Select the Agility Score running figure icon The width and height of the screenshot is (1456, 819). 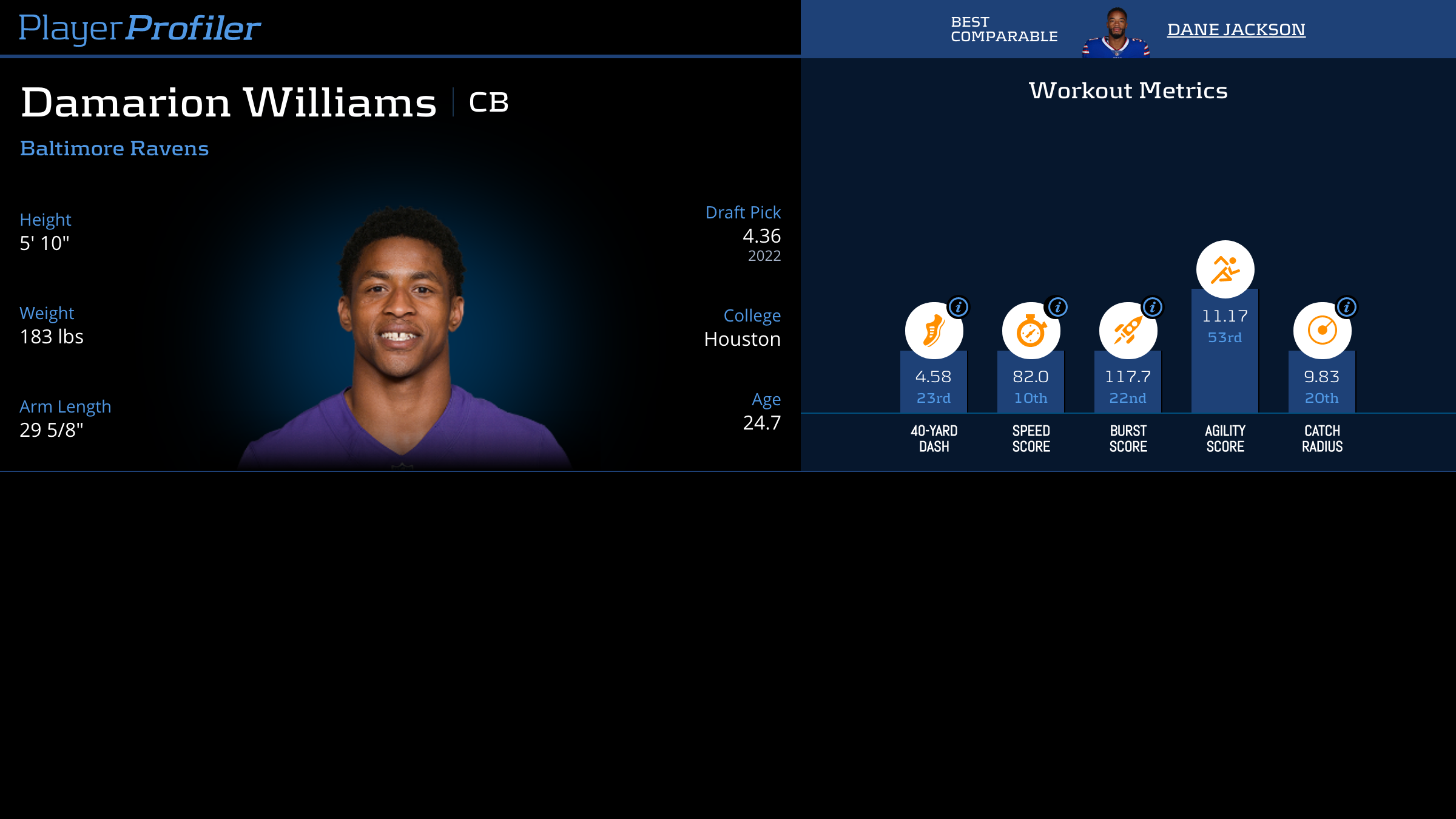(x=1225, y=269)
